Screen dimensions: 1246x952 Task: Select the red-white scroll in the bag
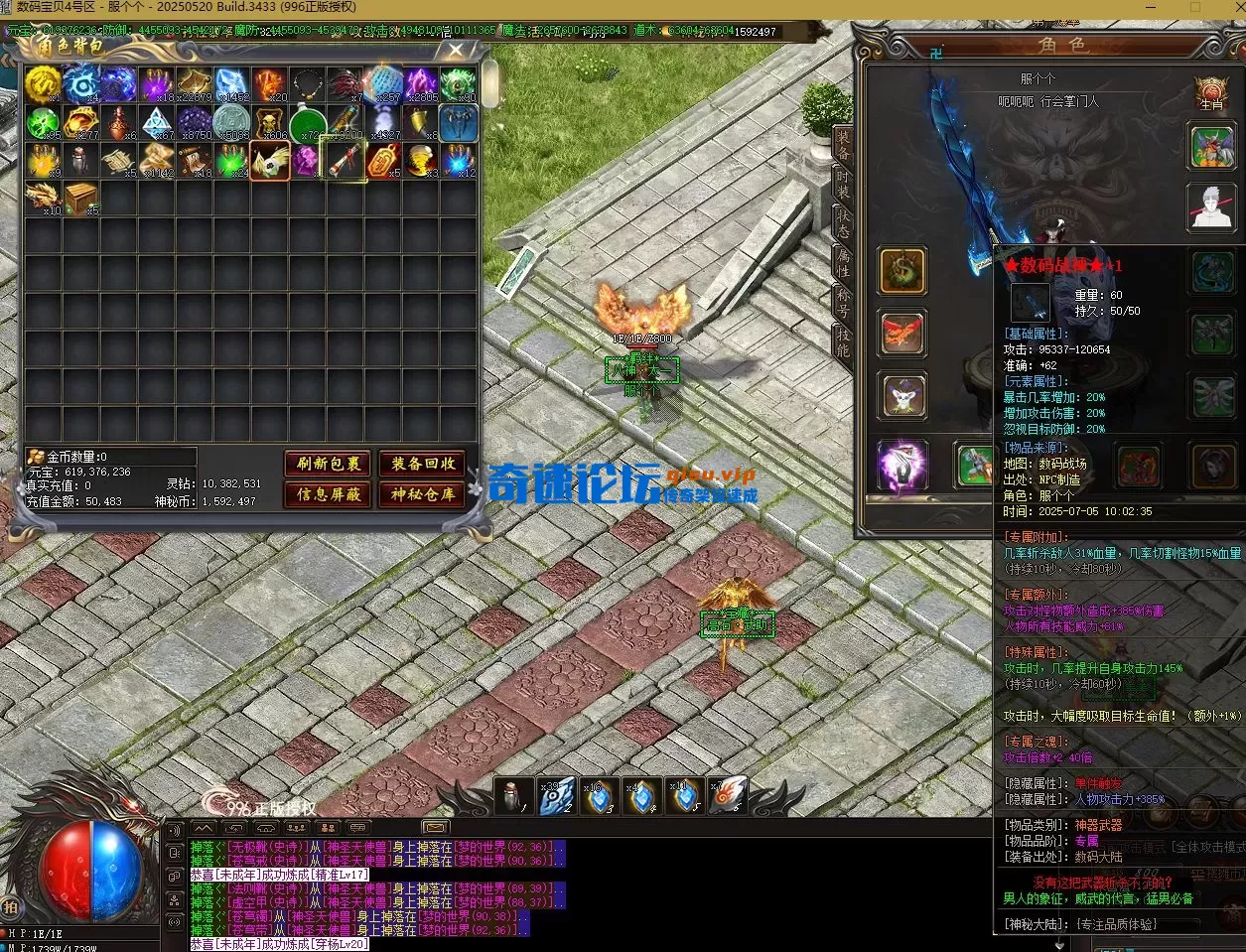(x=345, y=160)
